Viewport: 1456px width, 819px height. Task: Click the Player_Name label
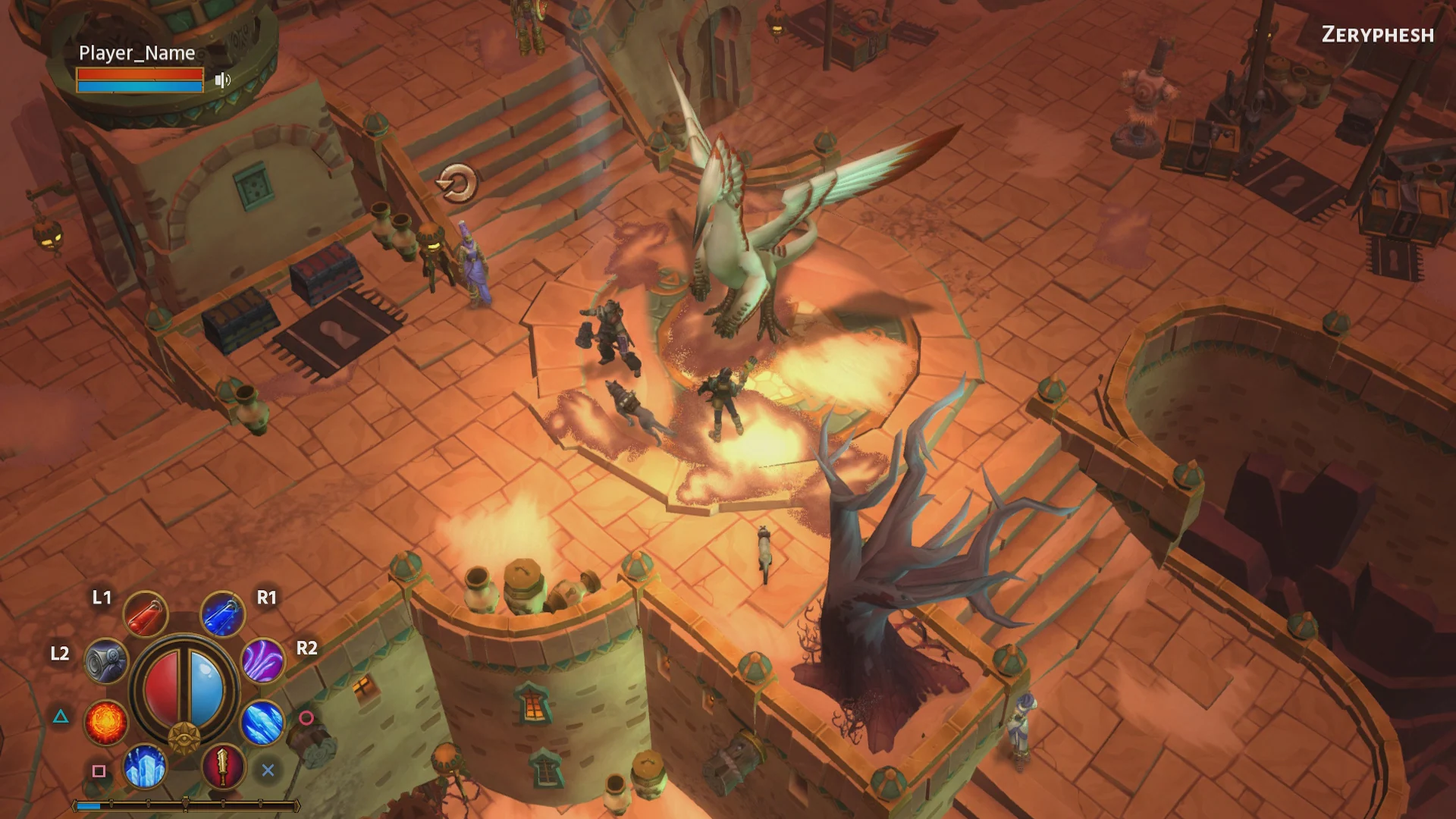point(136,53)
